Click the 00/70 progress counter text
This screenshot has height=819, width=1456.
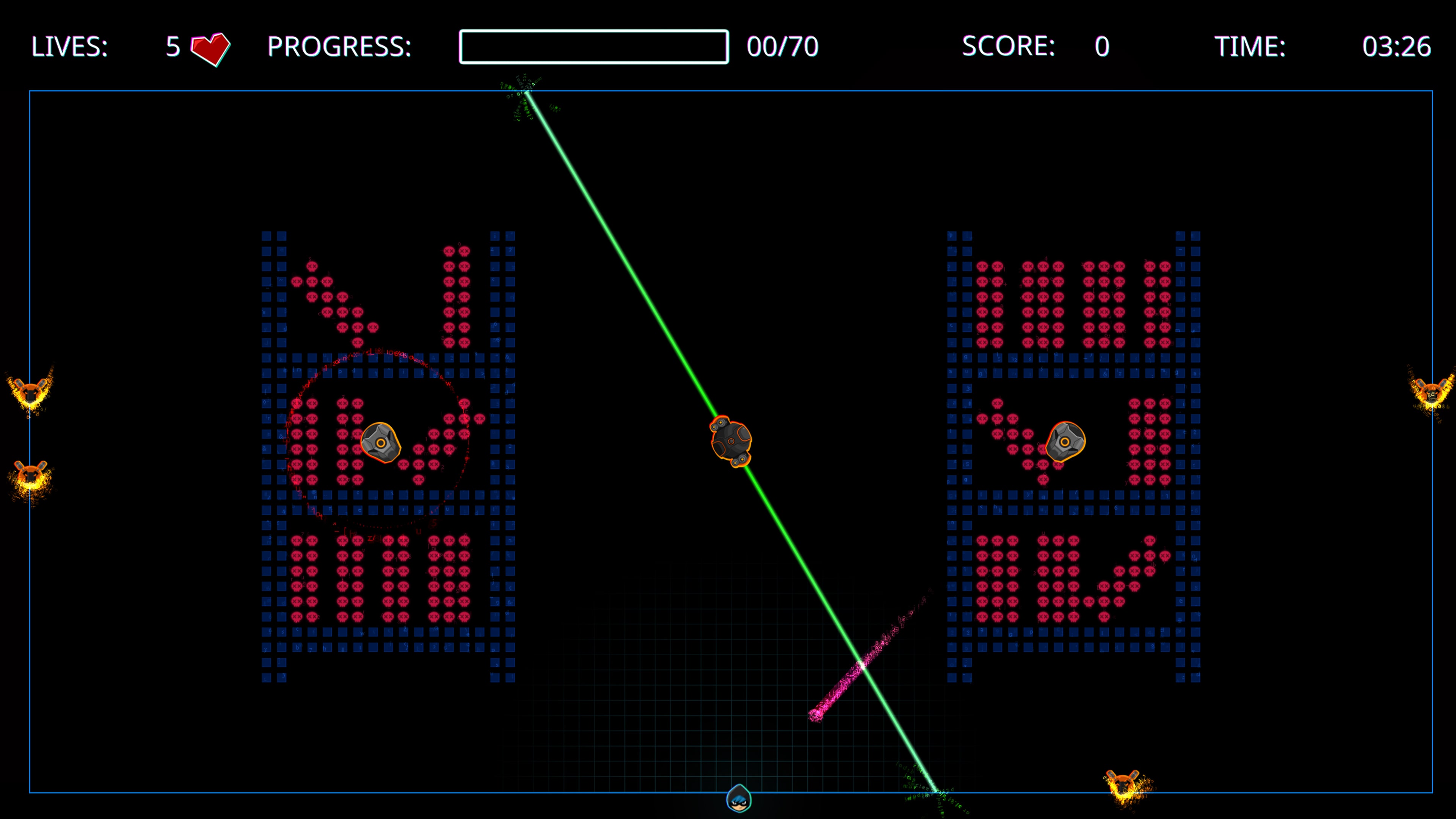point(783,48)
